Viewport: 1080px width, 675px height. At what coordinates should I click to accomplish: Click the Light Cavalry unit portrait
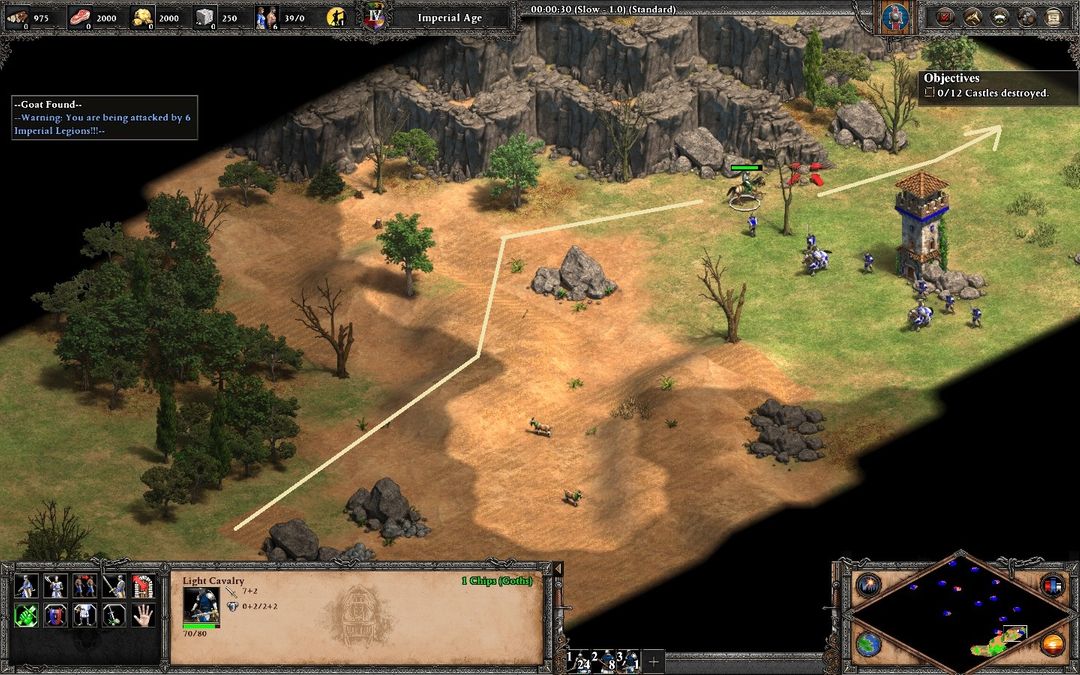[x=201, y=606]
